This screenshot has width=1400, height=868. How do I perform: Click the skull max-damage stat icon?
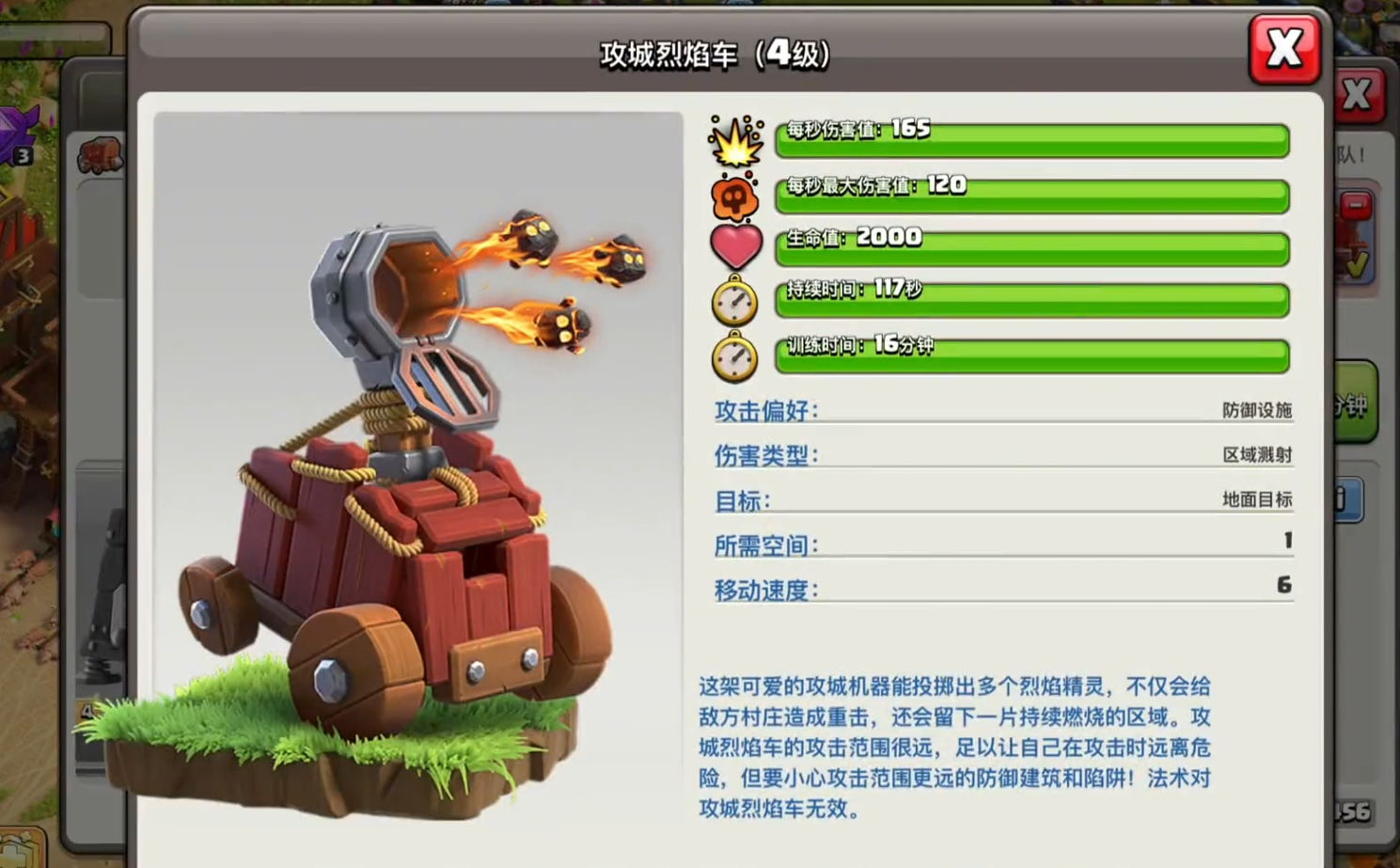pos(736,197)
